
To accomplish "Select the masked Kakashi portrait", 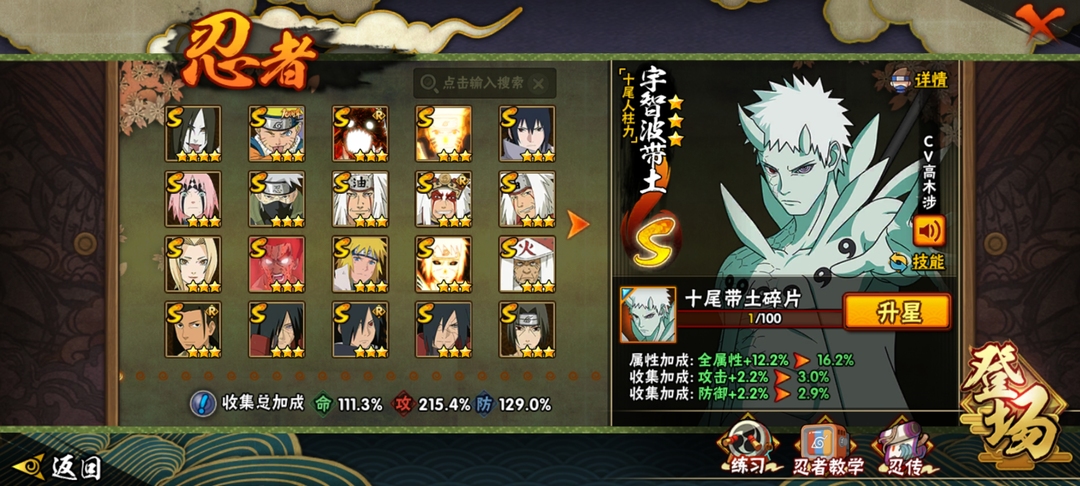I will [x=276, y=198].
